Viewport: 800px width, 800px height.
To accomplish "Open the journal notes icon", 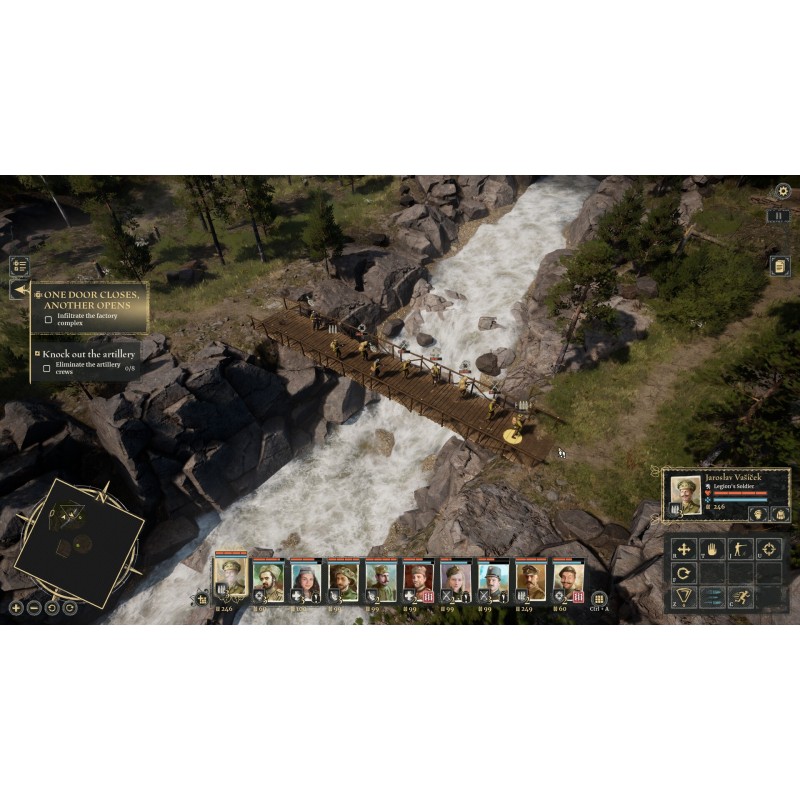I will 778,265.
